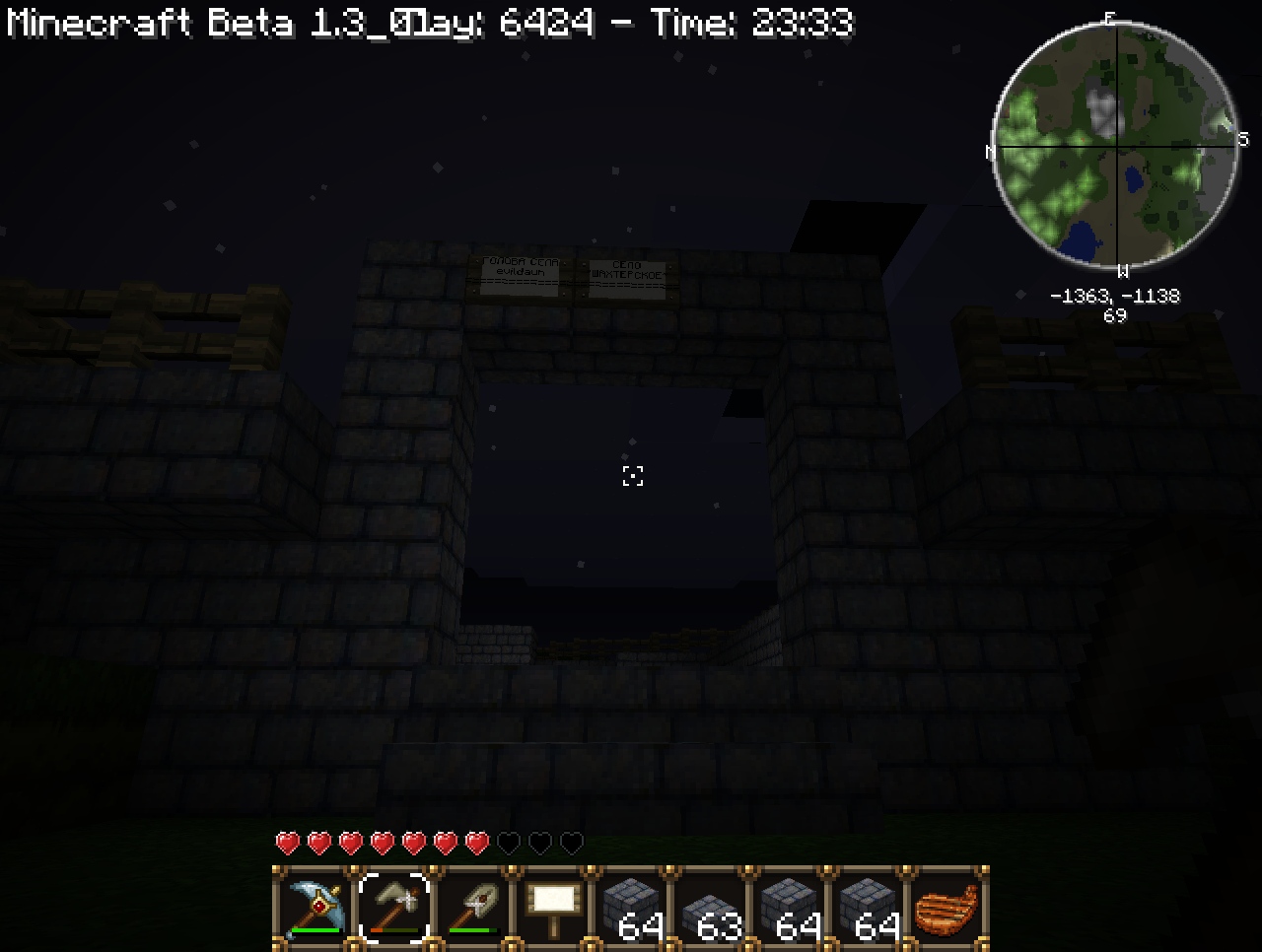
Task: Click the circular minimap
Action: click(1115, 146)
